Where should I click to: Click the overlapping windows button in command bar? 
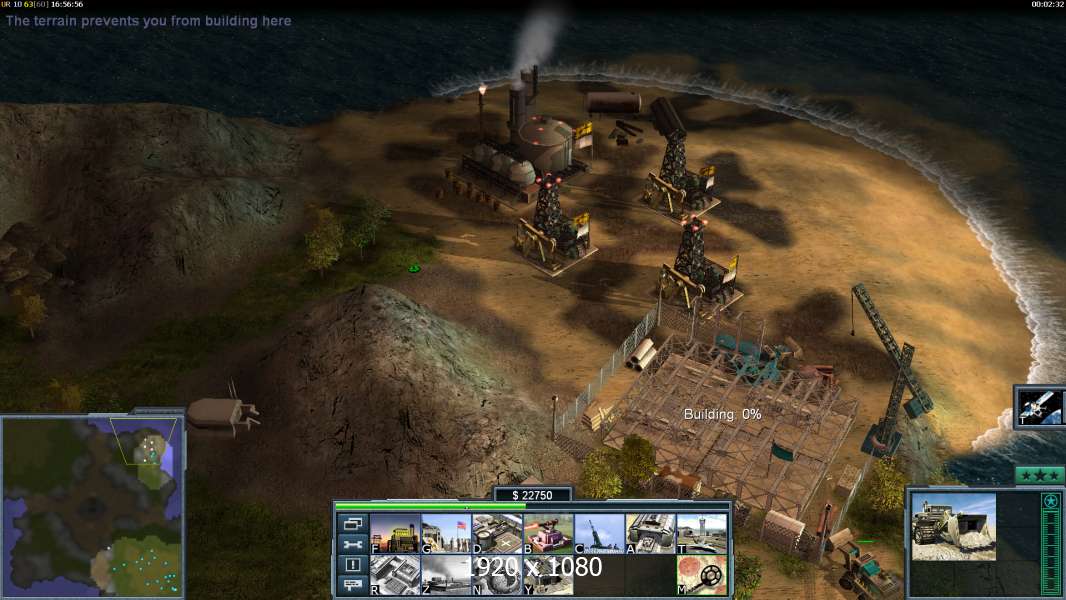[x=352, y=523]
